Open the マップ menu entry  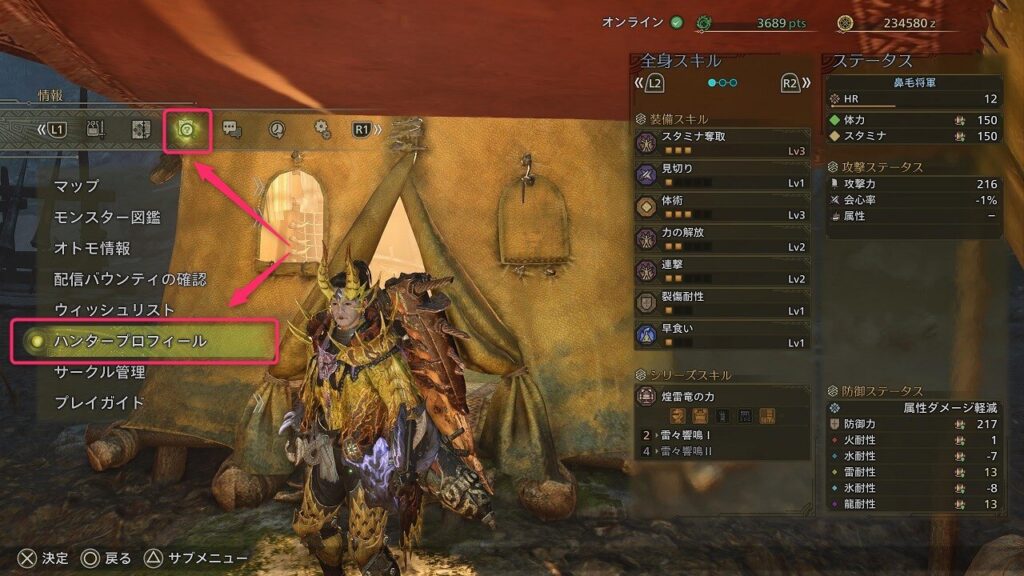[77, 186]
